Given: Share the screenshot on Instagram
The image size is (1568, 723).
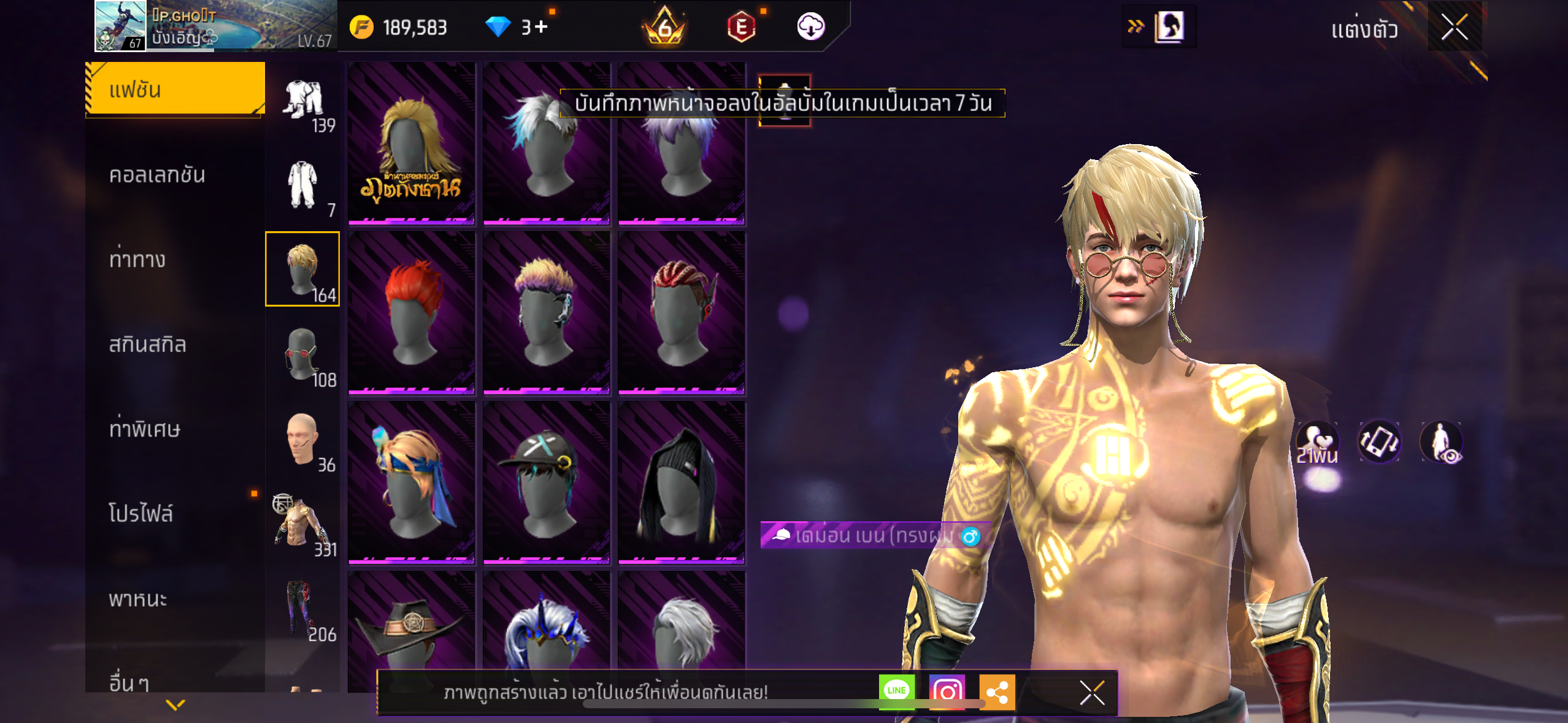Looking at the screenshot, I should (x=947, y=692).
